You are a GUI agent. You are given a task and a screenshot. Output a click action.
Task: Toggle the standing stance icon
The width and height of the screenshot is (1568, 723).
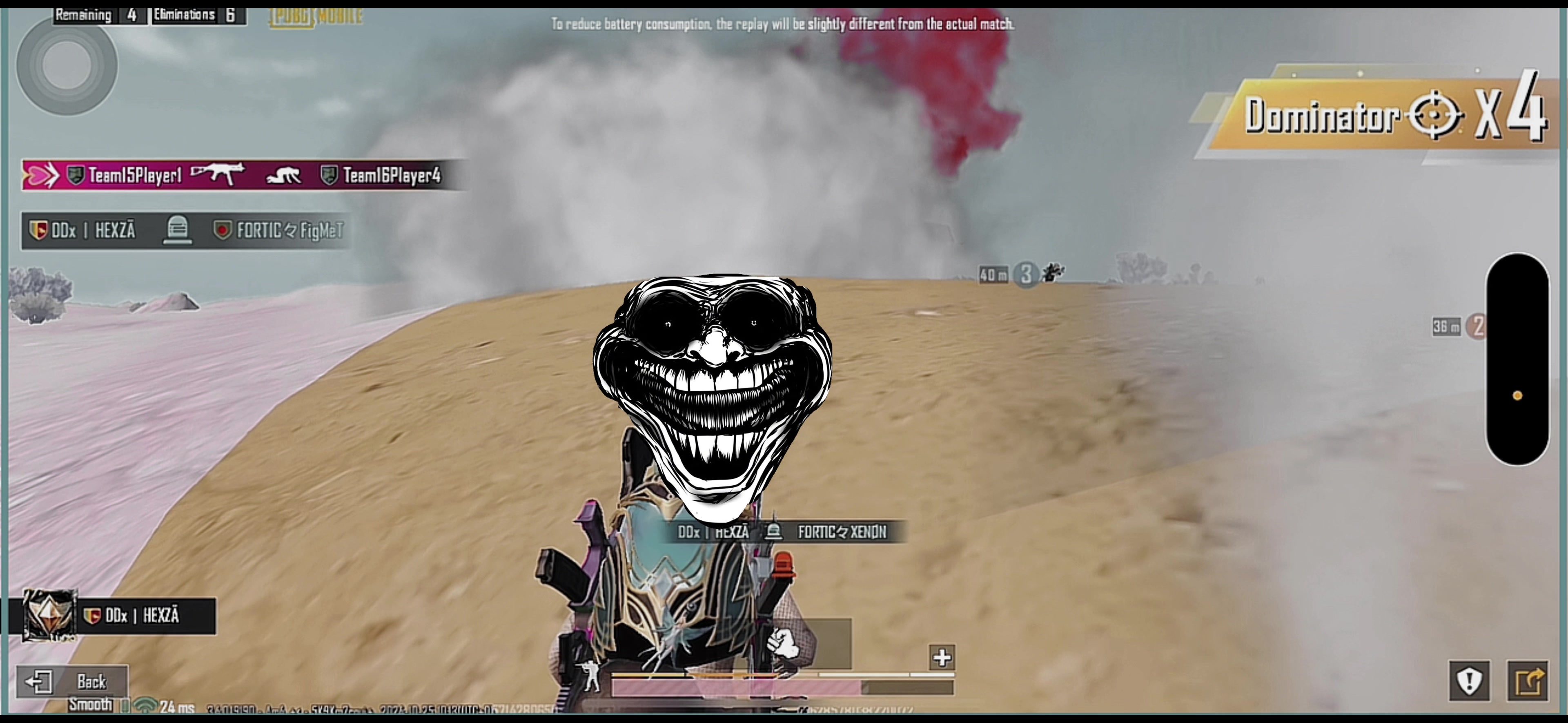590,675
